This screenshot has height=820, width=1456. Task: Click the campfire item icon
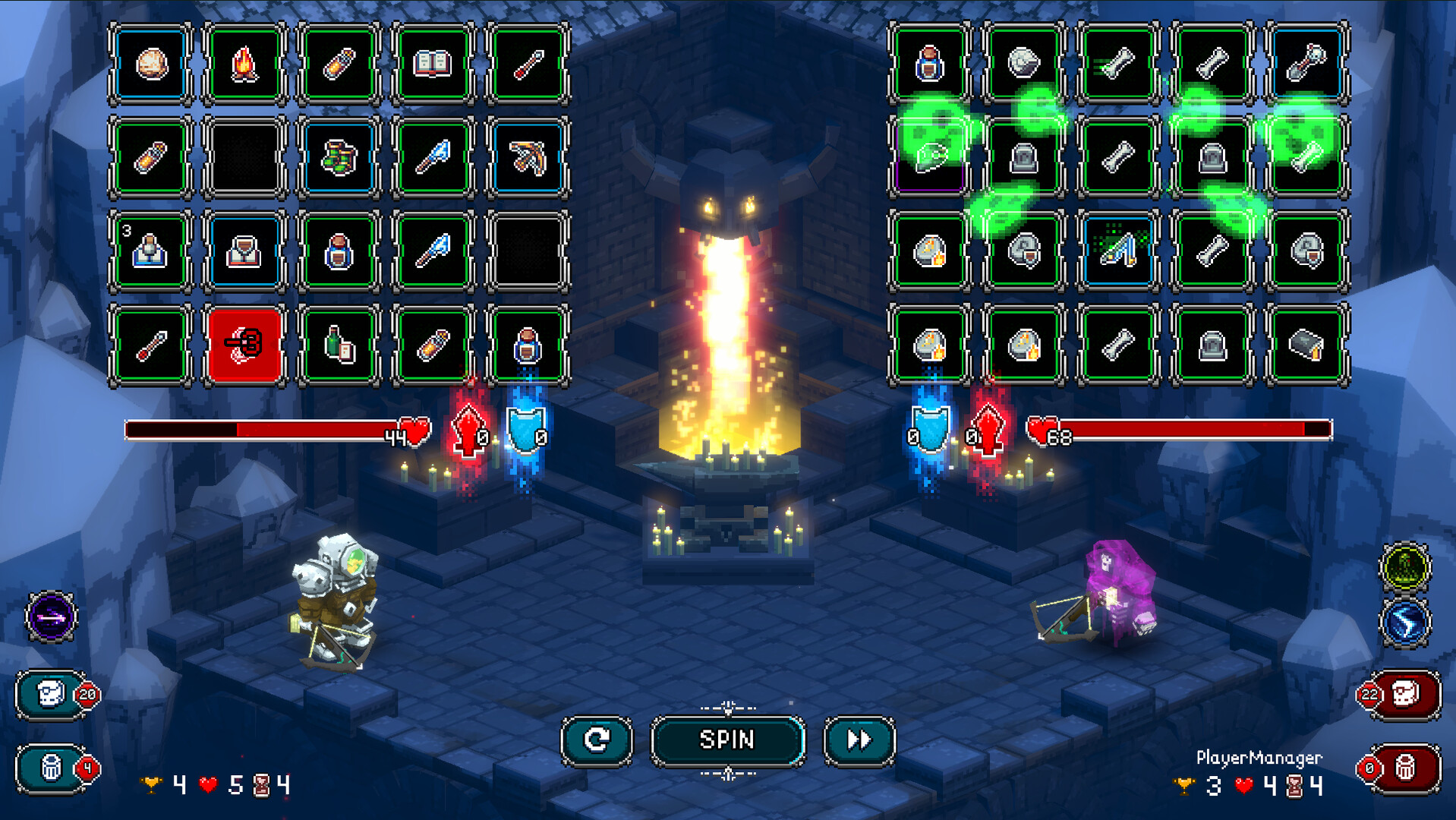(245, 65)
